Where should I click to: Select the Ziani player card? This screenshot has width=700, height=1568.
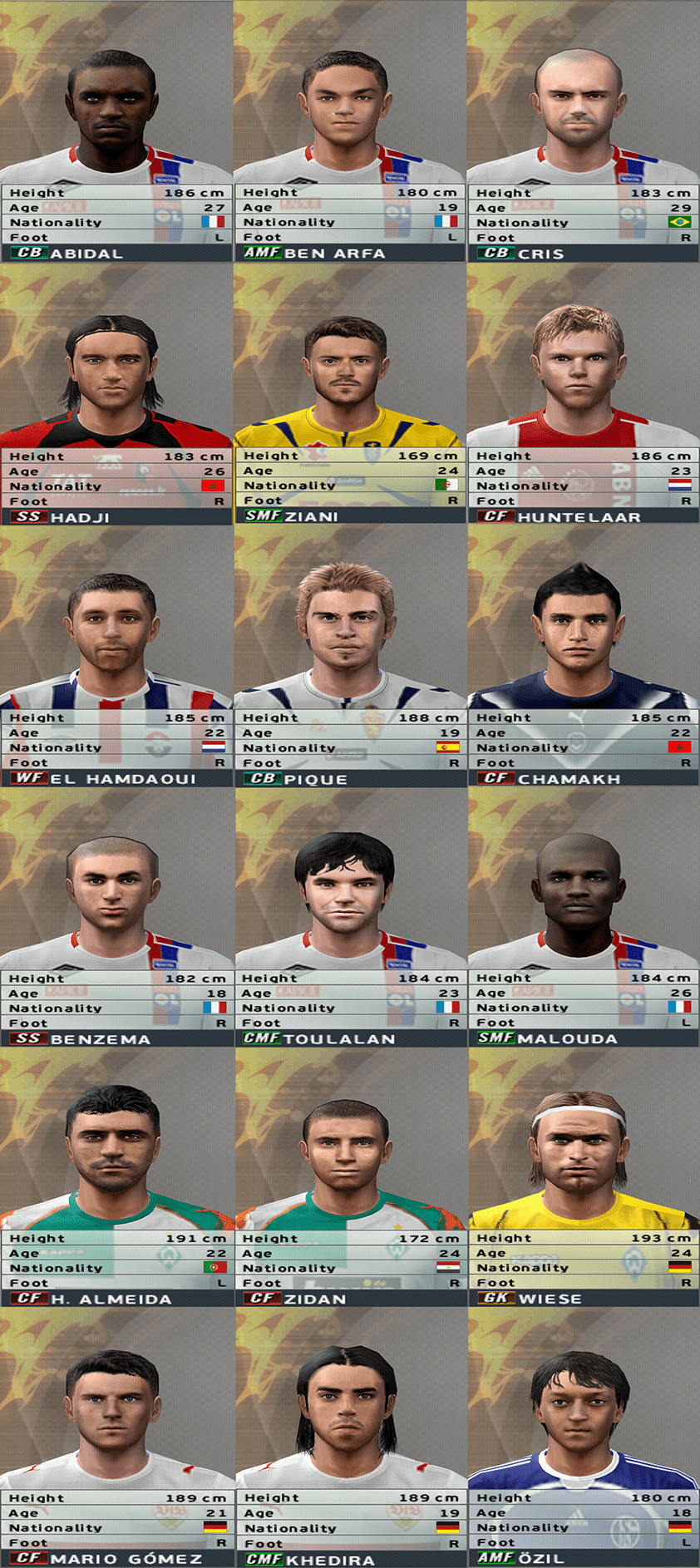(x=349, y=394)
